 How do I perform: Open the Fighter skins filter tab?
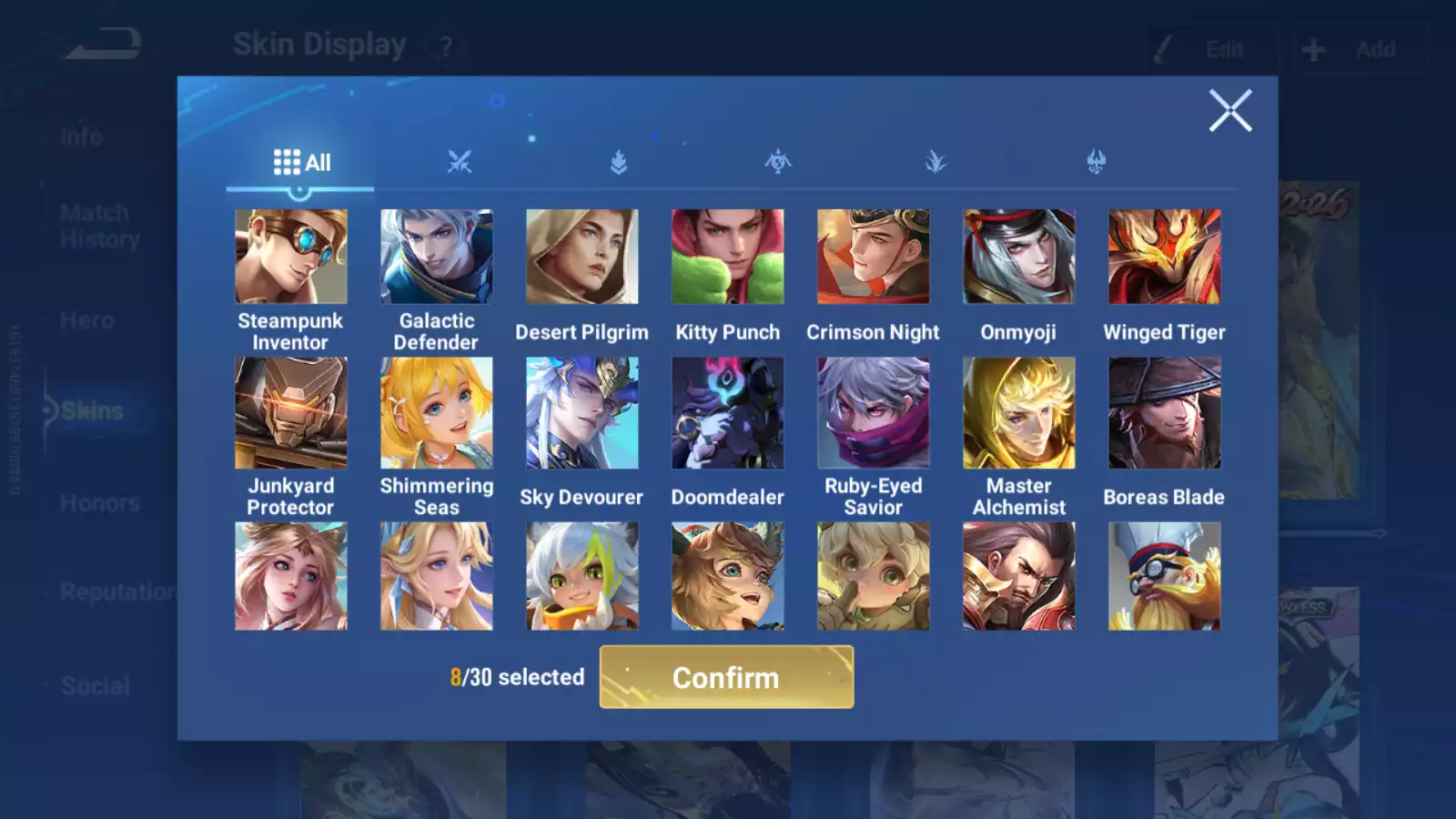pos(460,162)
